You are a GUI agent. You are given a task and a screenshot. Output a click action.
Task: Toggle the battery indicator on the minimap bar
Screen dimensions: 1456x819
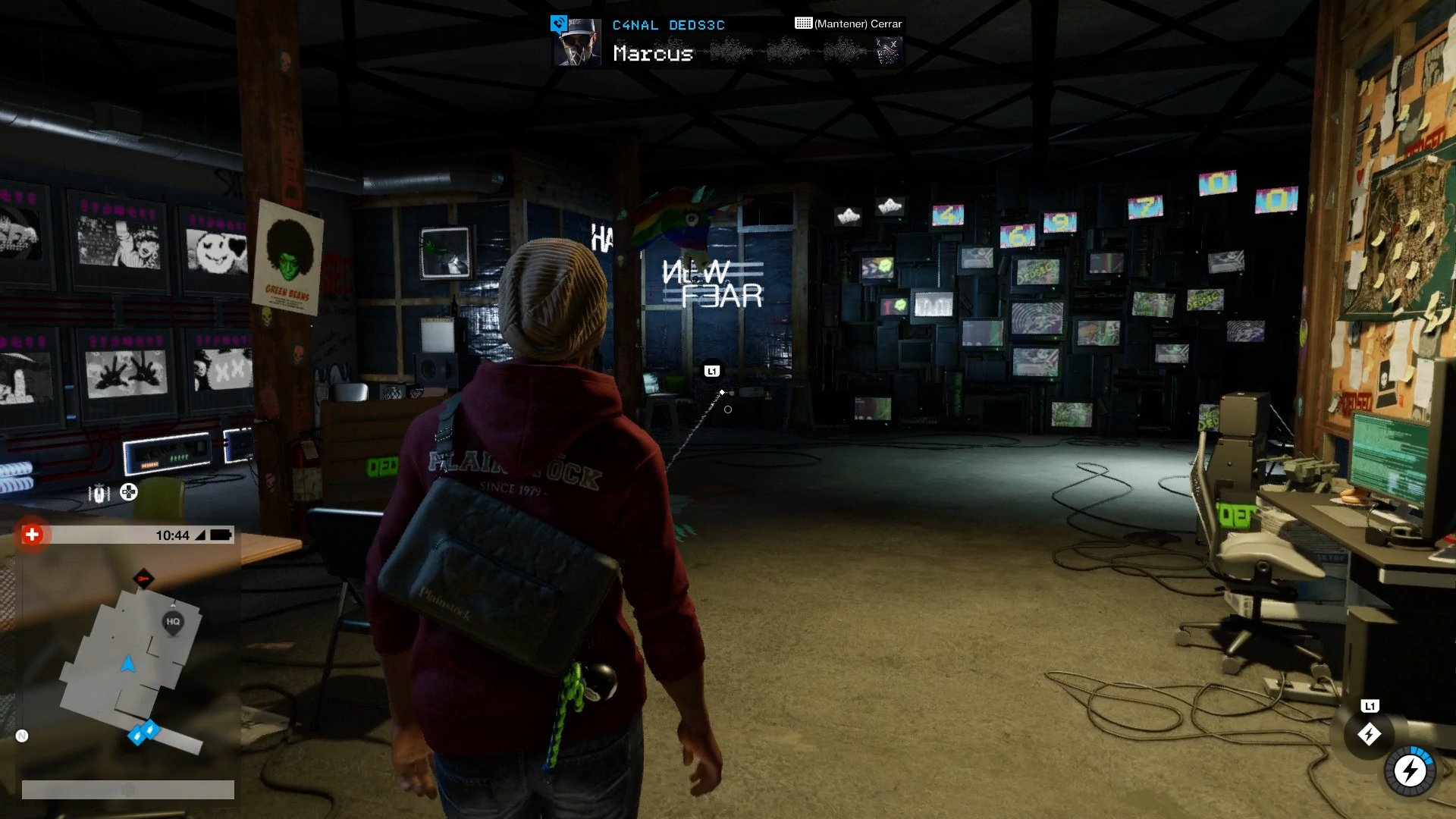click(219, 534)
